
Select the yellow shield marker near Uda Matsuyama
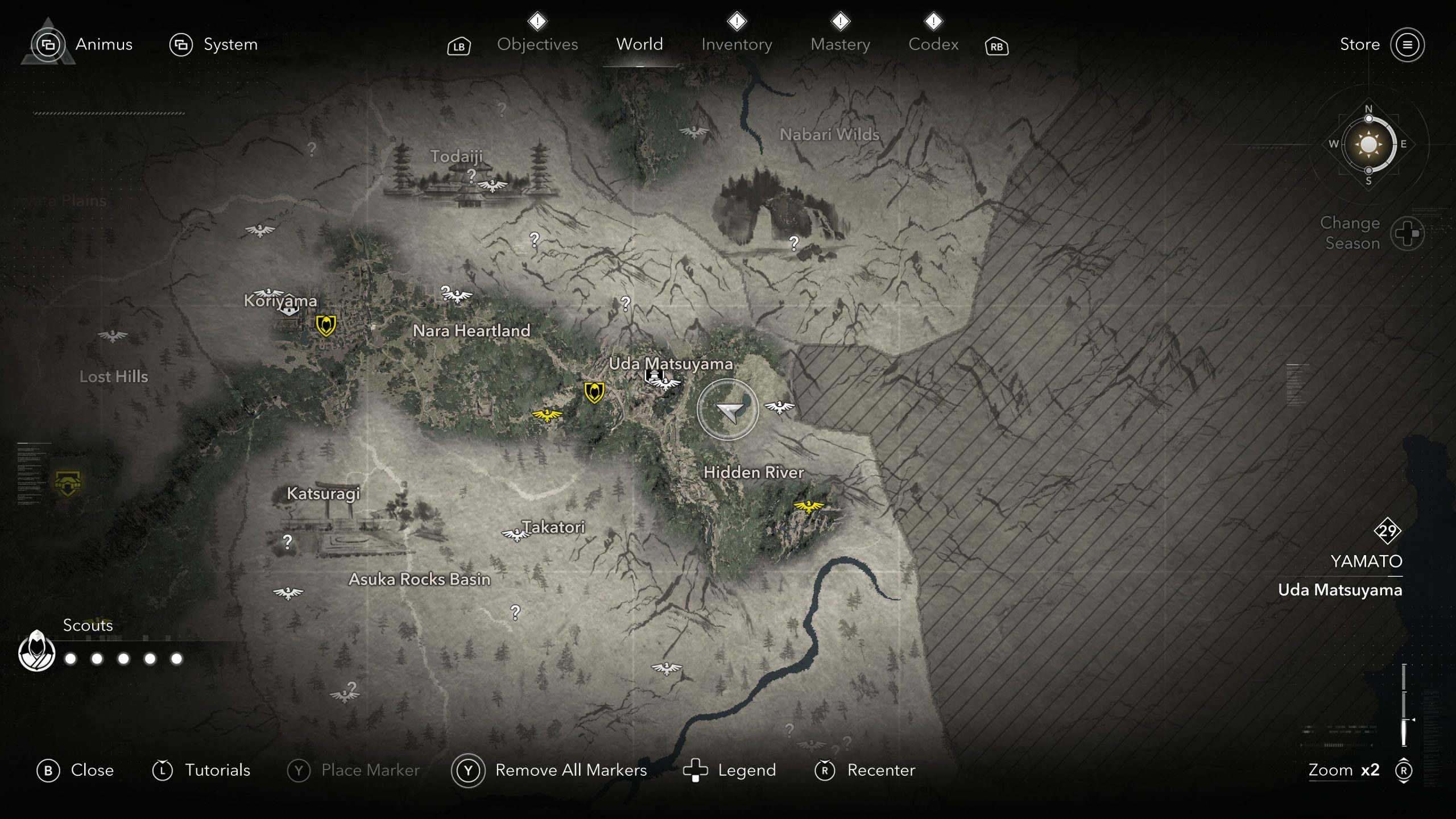pos(594,392)
